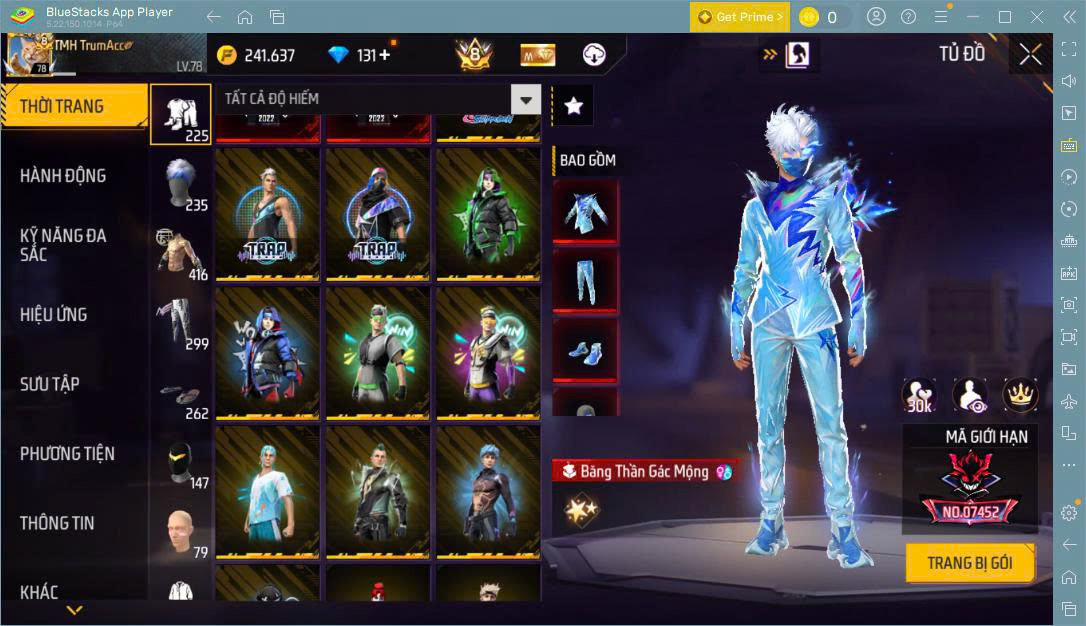
Task: Equip bundle with Trang Bị Gói button
Action: pos(969,563)
